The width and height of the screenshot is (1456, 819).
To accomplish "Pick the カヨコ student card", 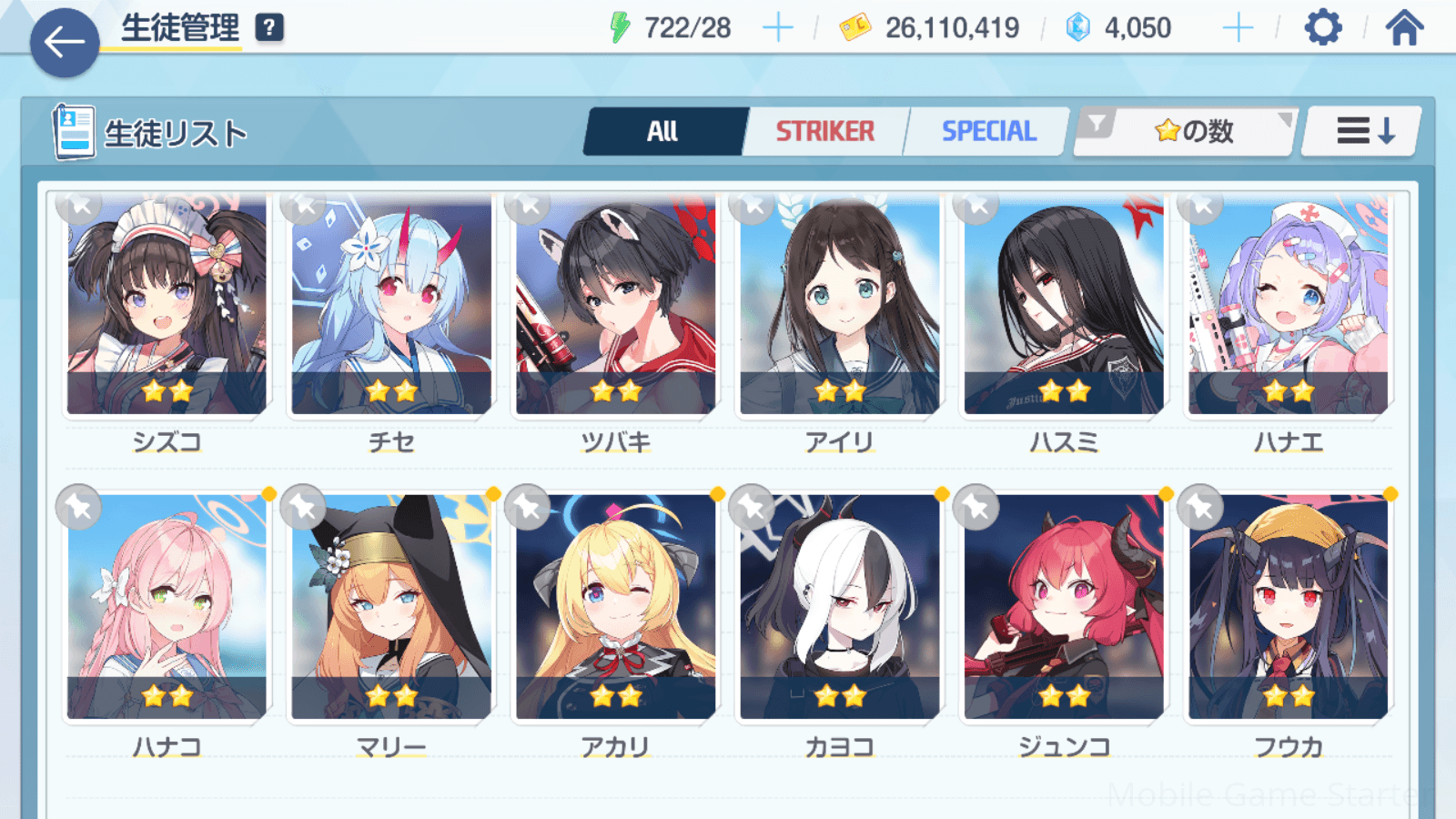I will click(840, 608).
